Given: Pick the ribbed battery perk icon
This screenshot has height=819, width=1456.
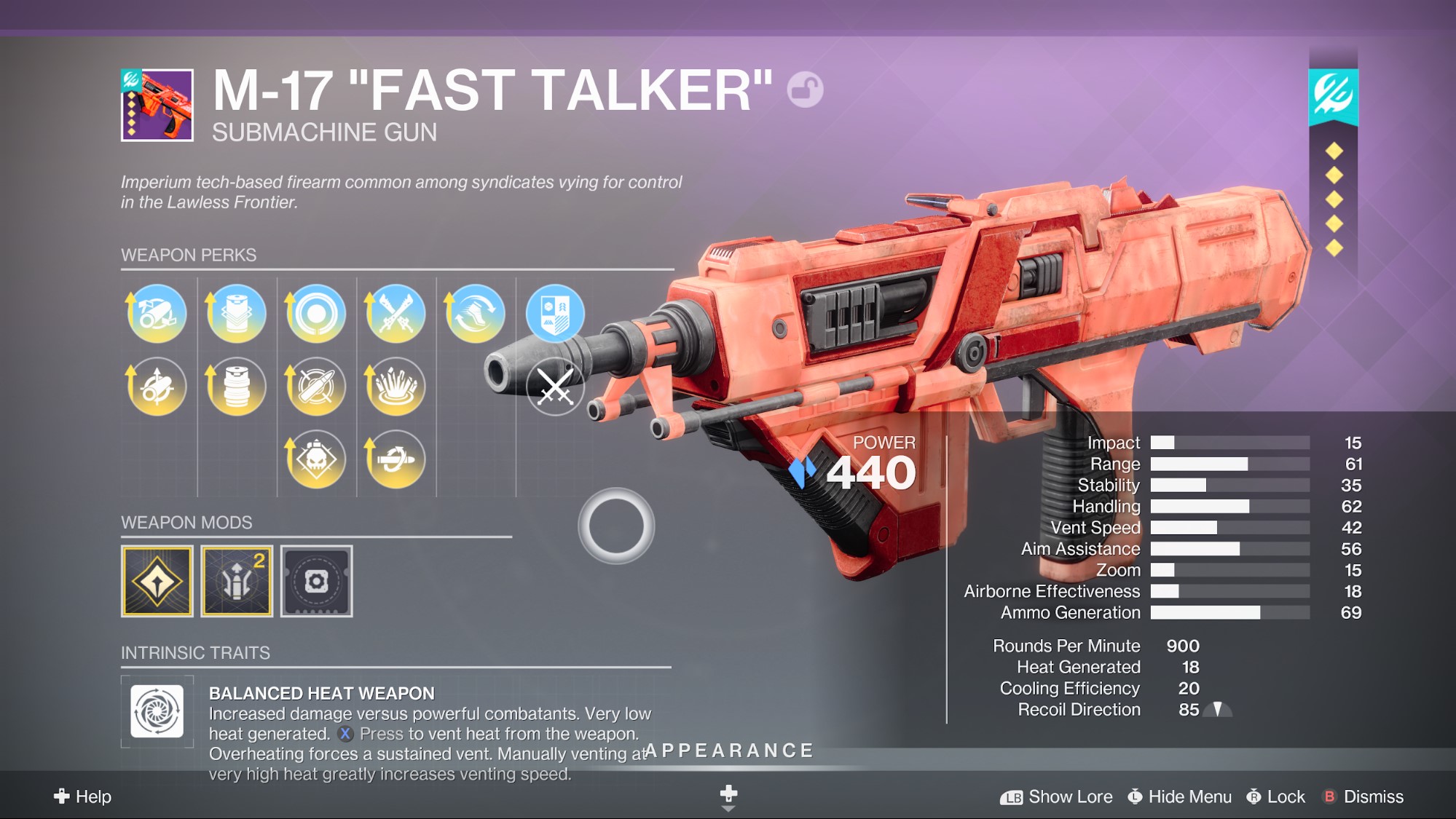Looking at the screenshot, I should (x=236, y=387).
